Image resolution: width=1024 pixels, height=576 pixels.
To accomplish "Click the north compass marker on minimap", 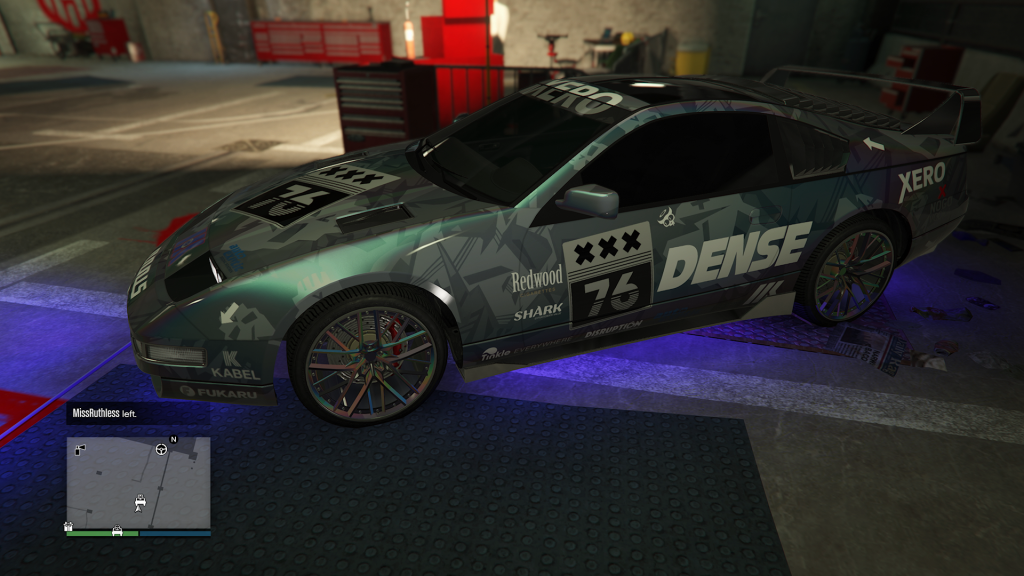I will pos(173,439).
